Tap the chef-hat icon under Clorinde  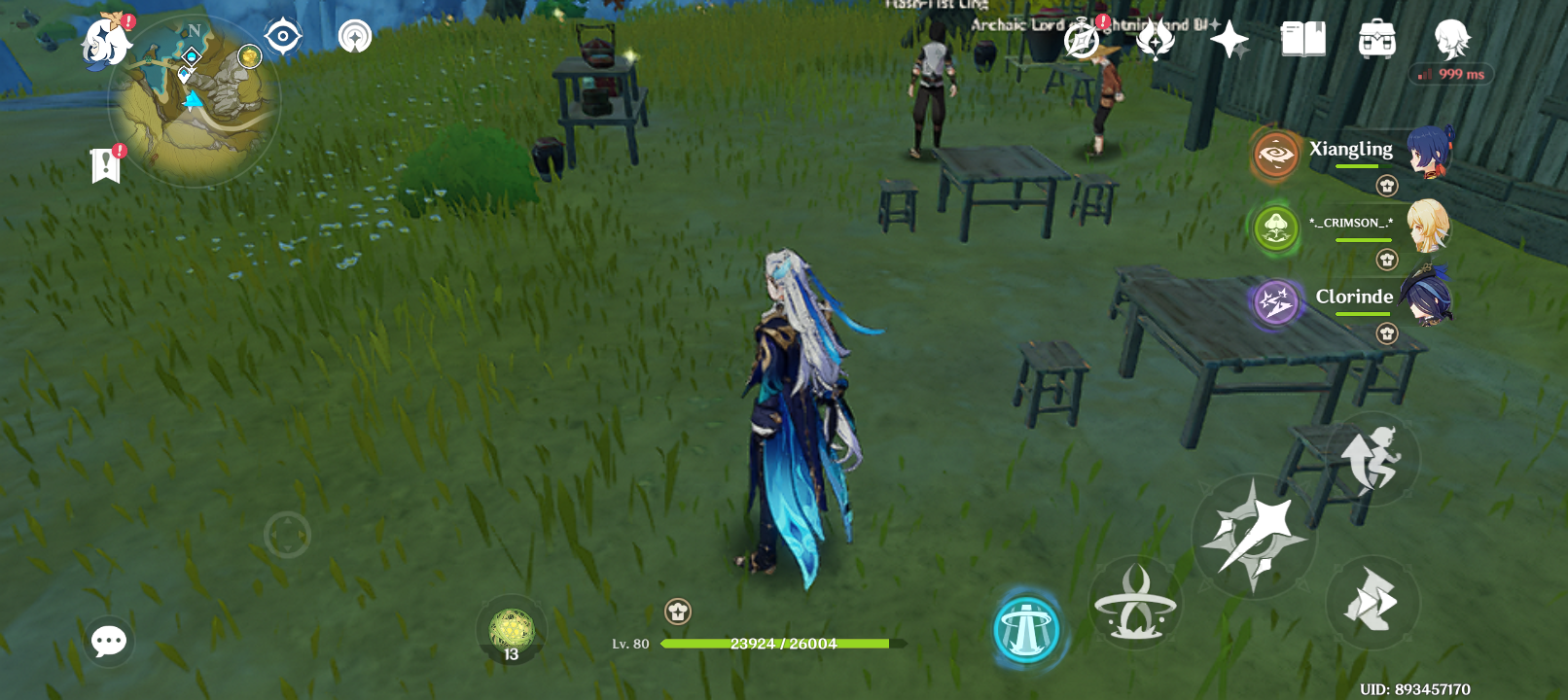pyautogui.click(x=1385, y=333)
